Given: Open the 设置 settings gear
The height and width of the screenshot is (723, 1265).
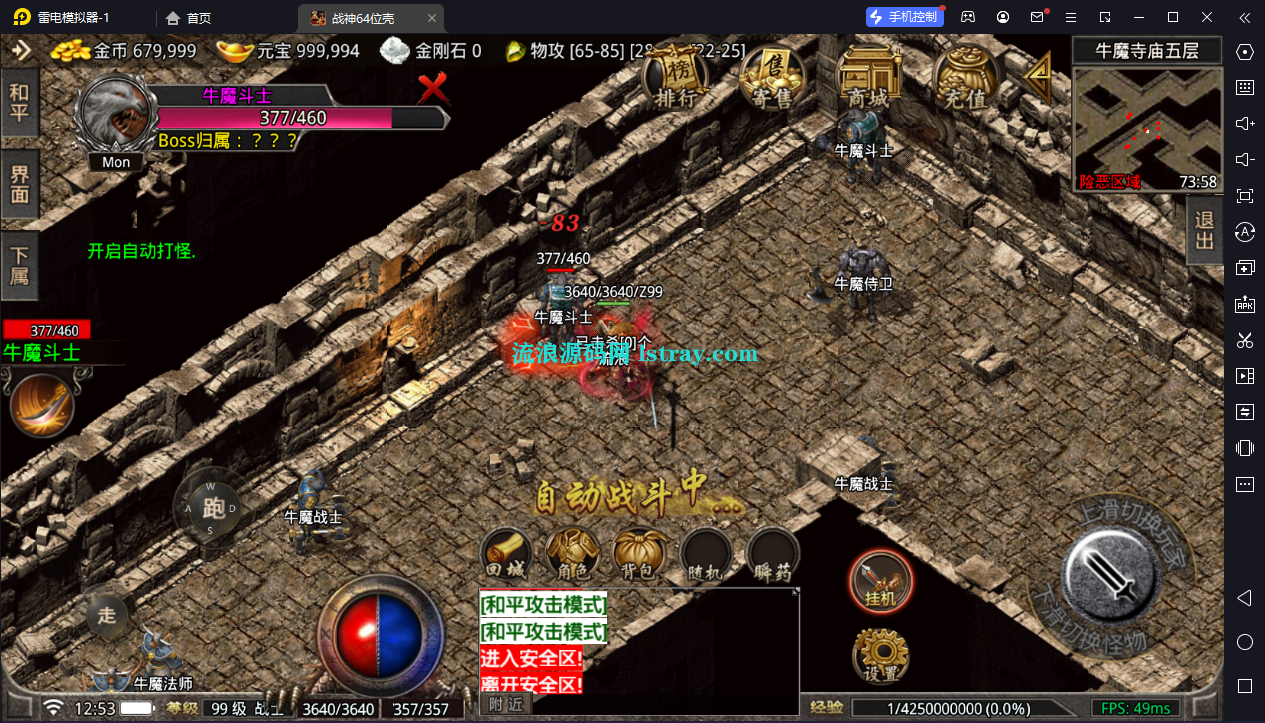Looking at the screenshot, I should coord(880,655).
